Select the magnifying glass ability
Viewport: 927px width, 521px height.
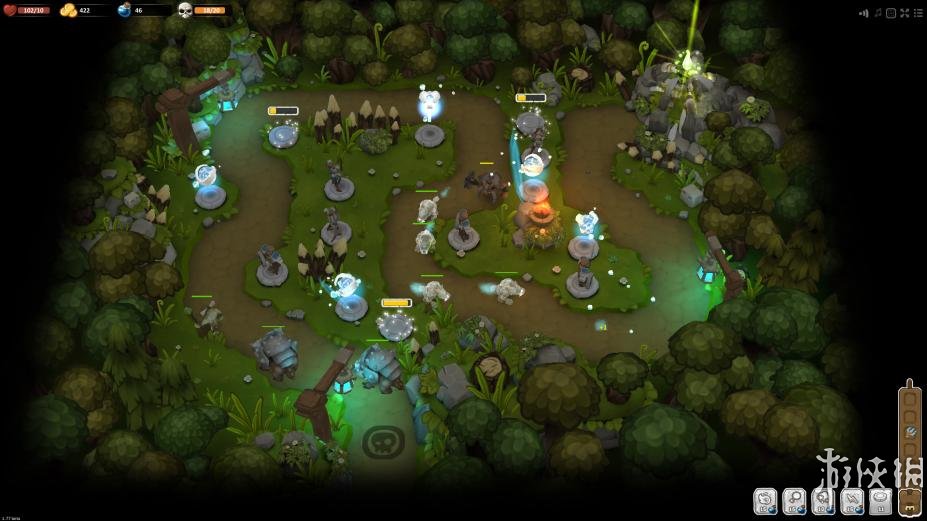[x=795, y=498]
